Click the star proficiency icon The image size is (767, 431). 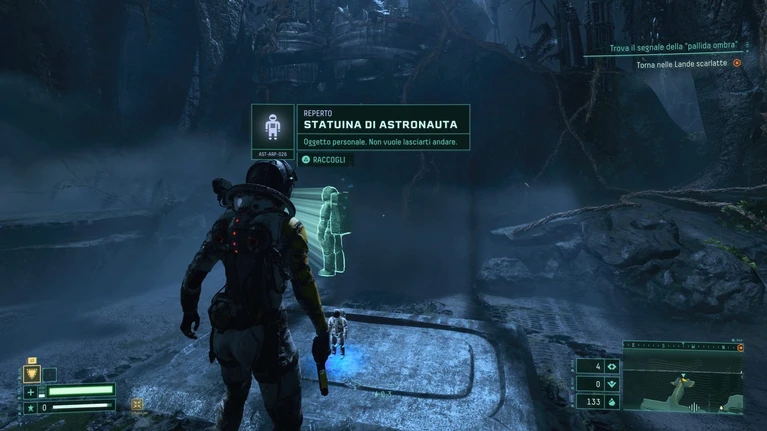[x=31, y=407]
